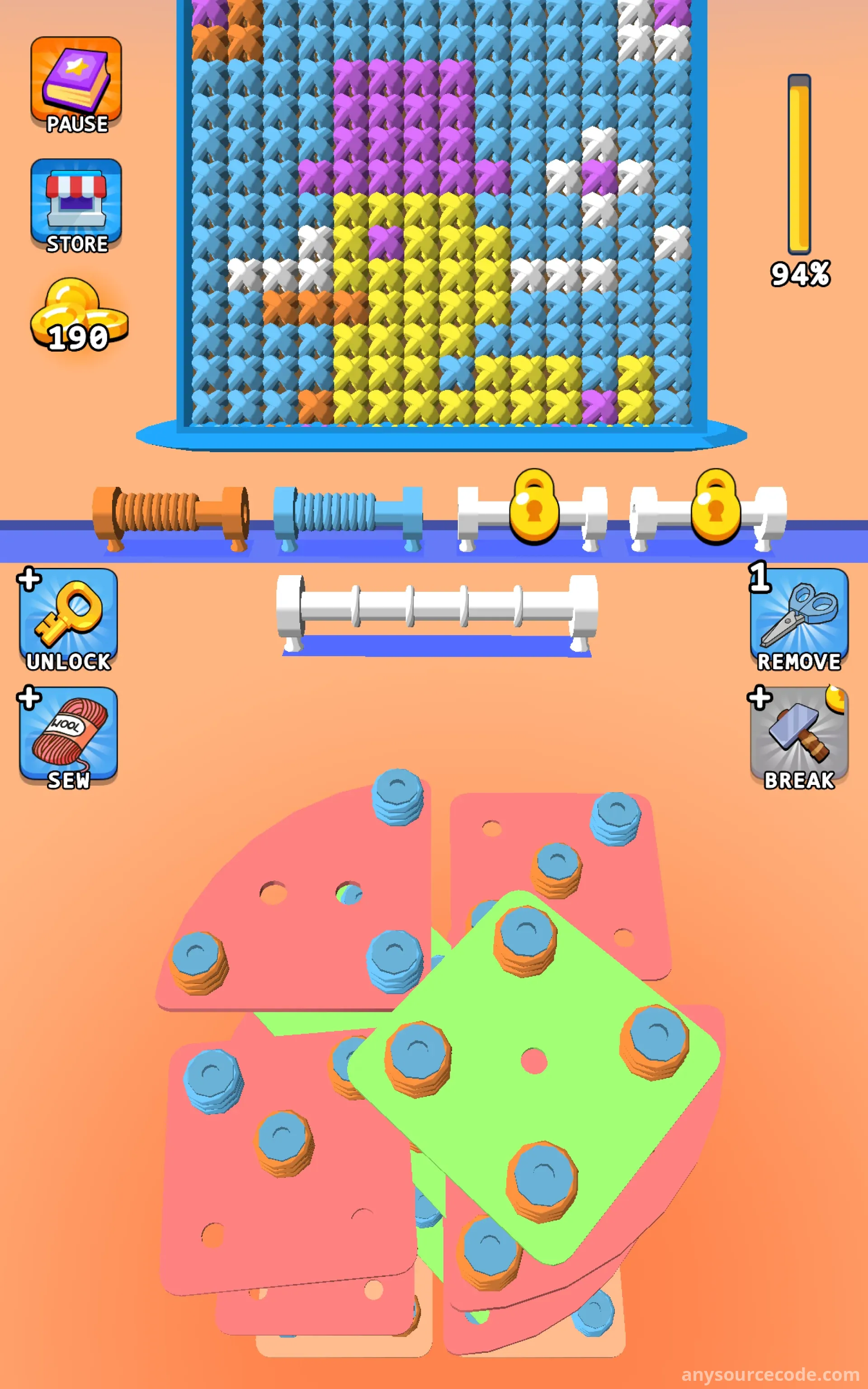Open the Store
The width and height of the screenshot is (868, 1389).
[76, 205]
